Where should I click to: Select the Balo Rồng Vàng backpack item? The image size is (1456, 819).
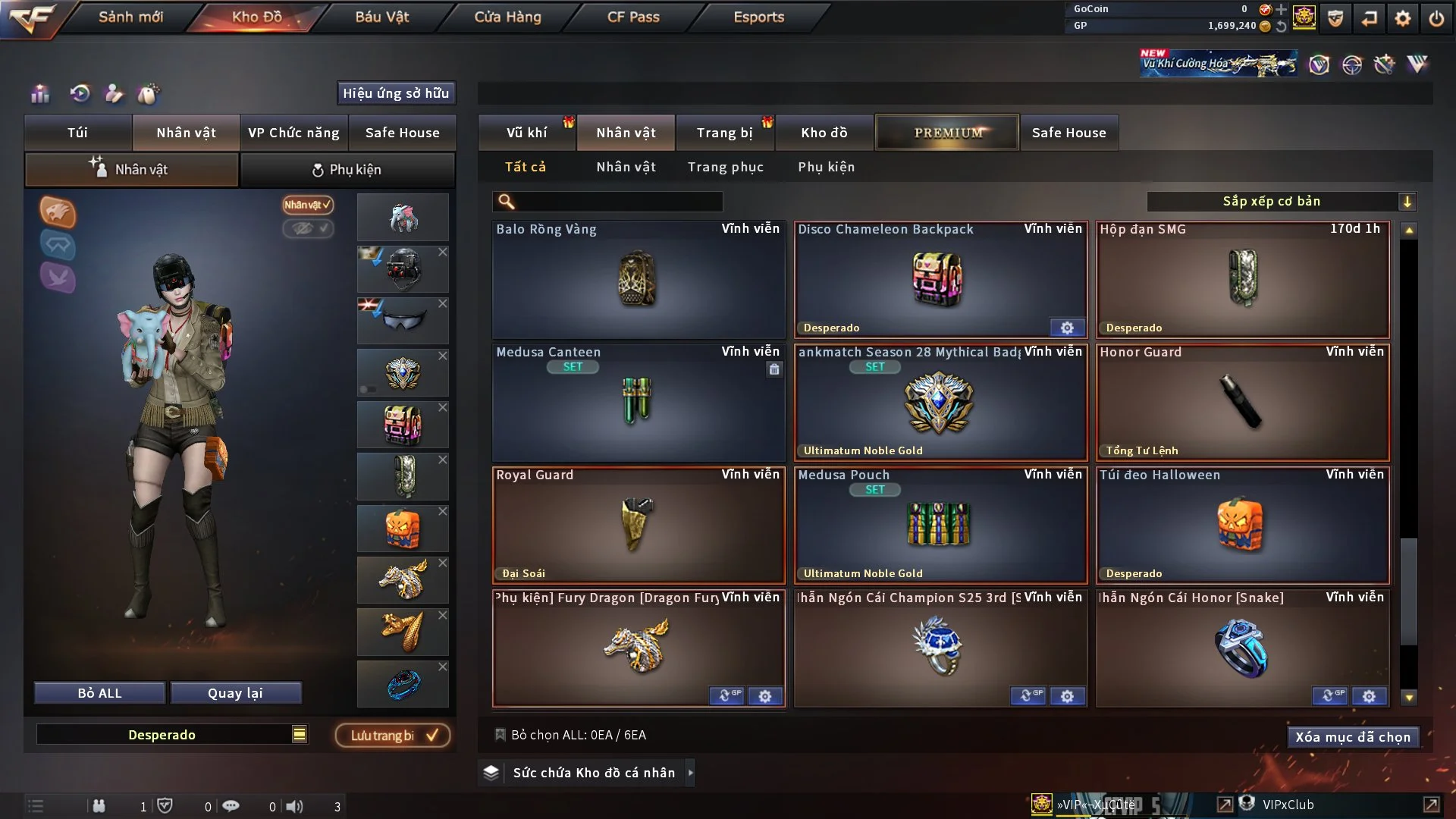(x=638, y=279)
